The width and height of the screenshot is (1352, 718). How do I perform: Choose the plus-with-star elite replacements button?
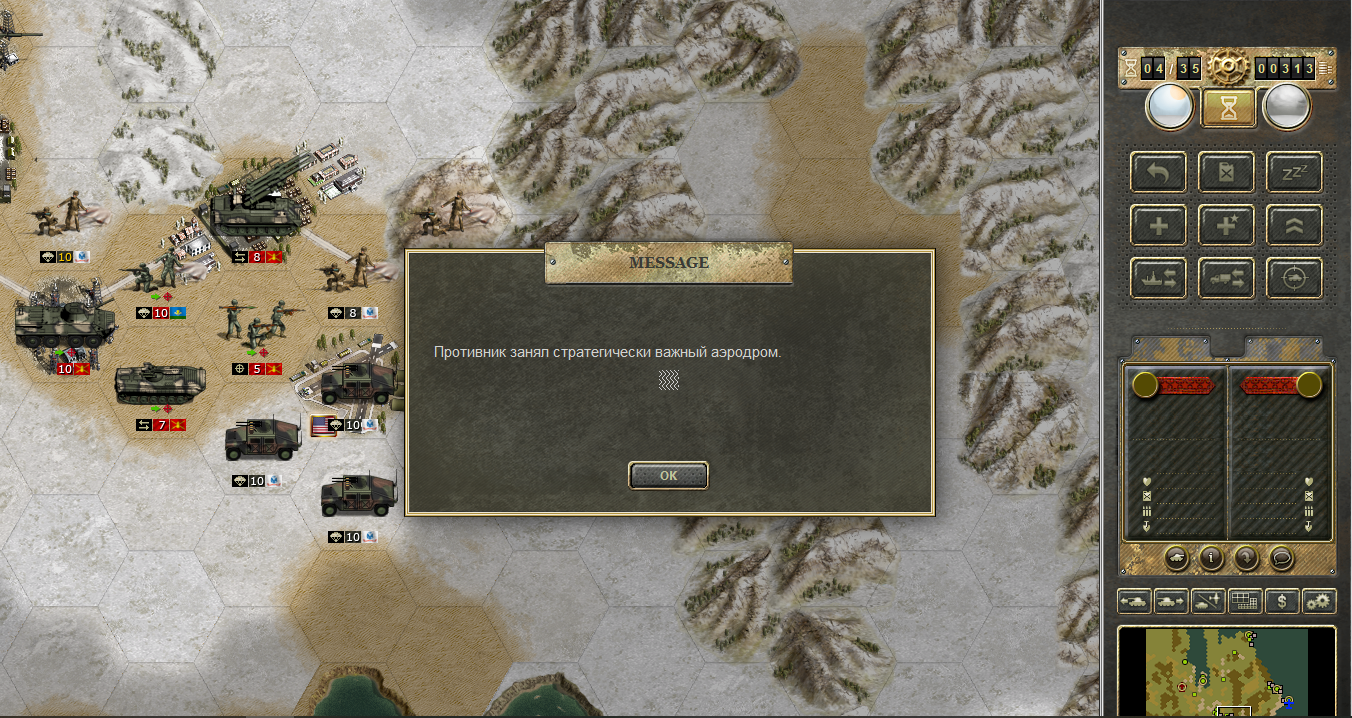point(1226,225)
